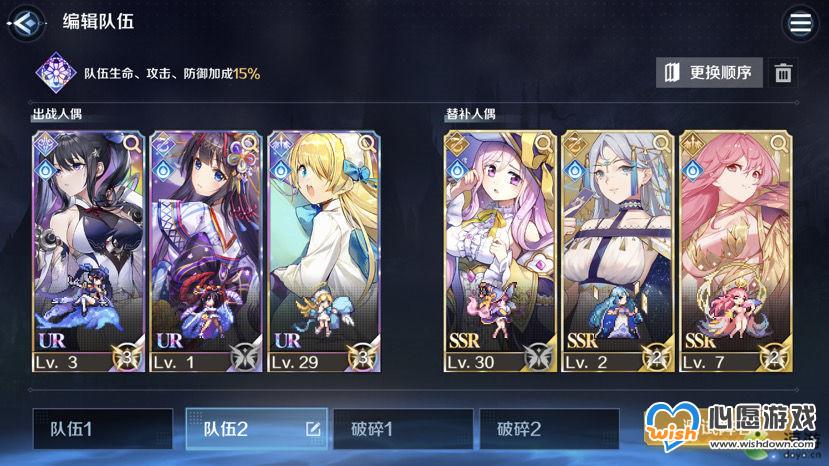View details of the Lv. 30 SSR doll via magnifier

[x=544, y=144]
